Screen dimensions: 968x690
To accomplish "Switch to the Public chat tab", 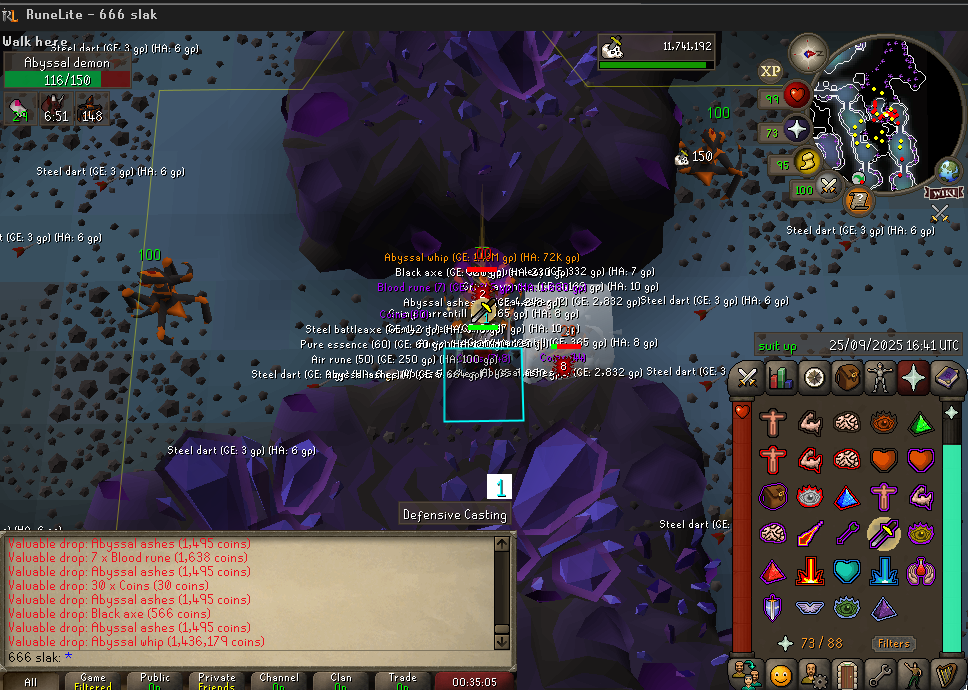I will coord(155,681).
